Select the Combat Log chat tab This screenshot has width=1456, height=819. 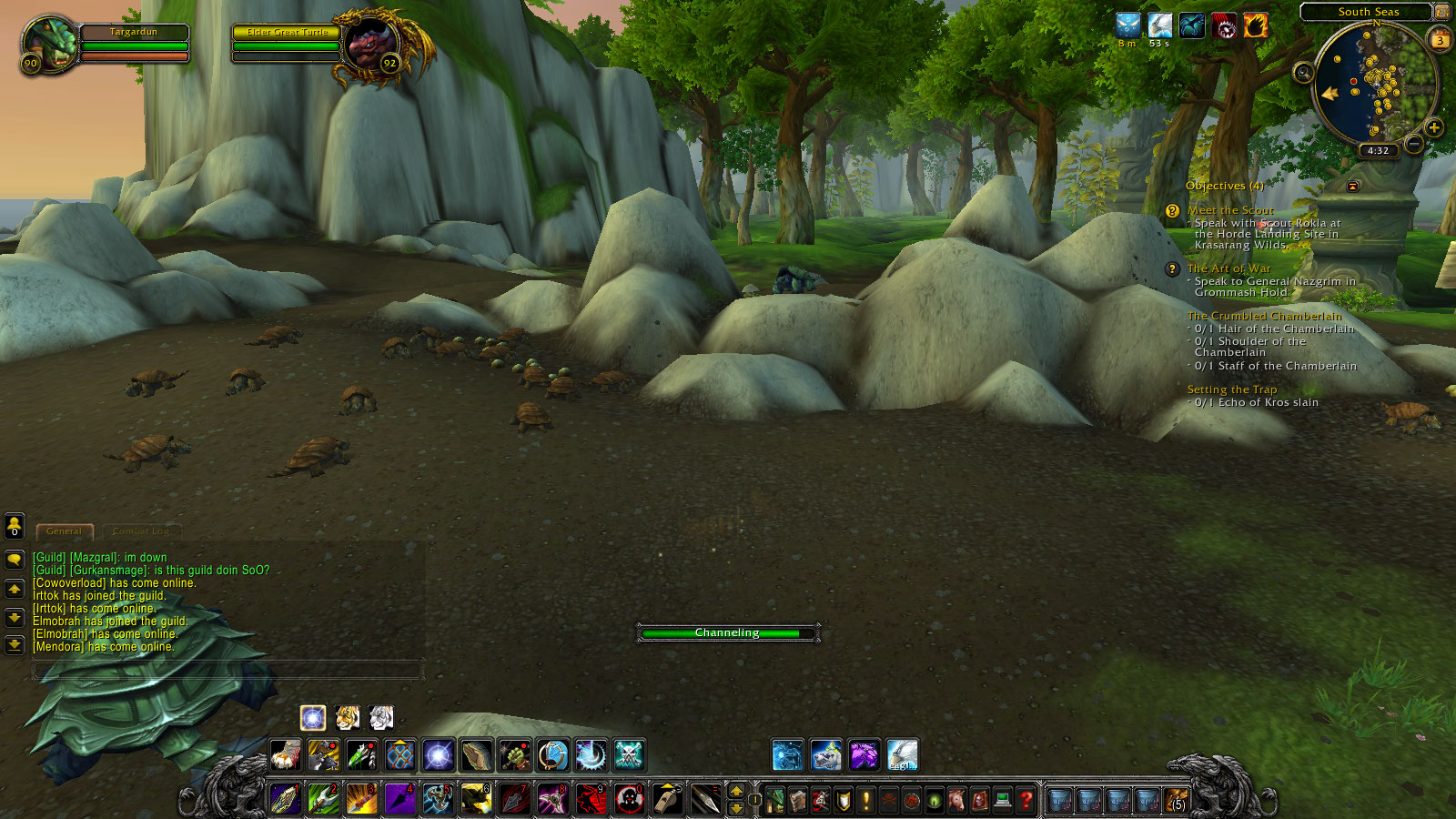coord(141,531)
